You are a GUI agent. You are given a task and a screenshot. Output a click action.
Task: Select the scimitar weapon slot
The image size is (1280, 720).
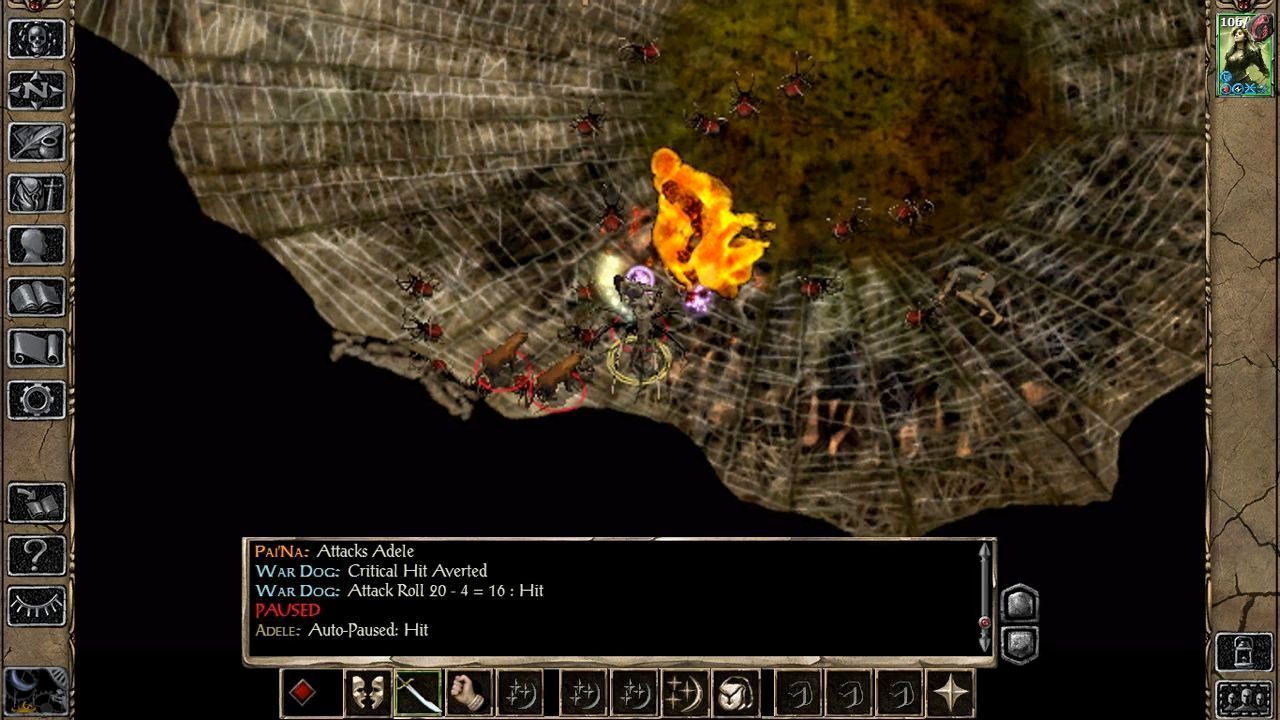[418, 693]
